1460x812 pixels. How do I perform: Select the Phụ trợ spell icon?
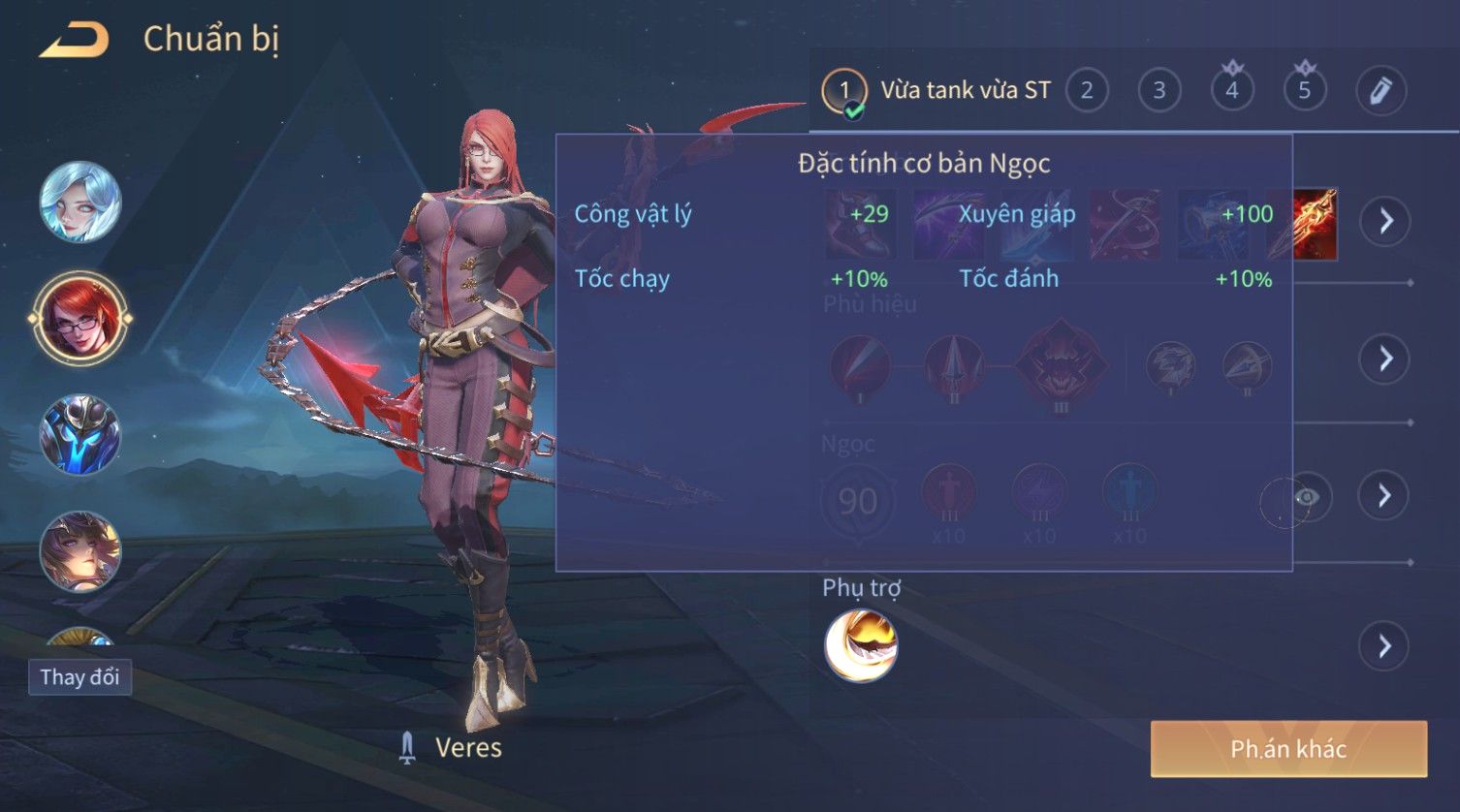click(861, 645)
